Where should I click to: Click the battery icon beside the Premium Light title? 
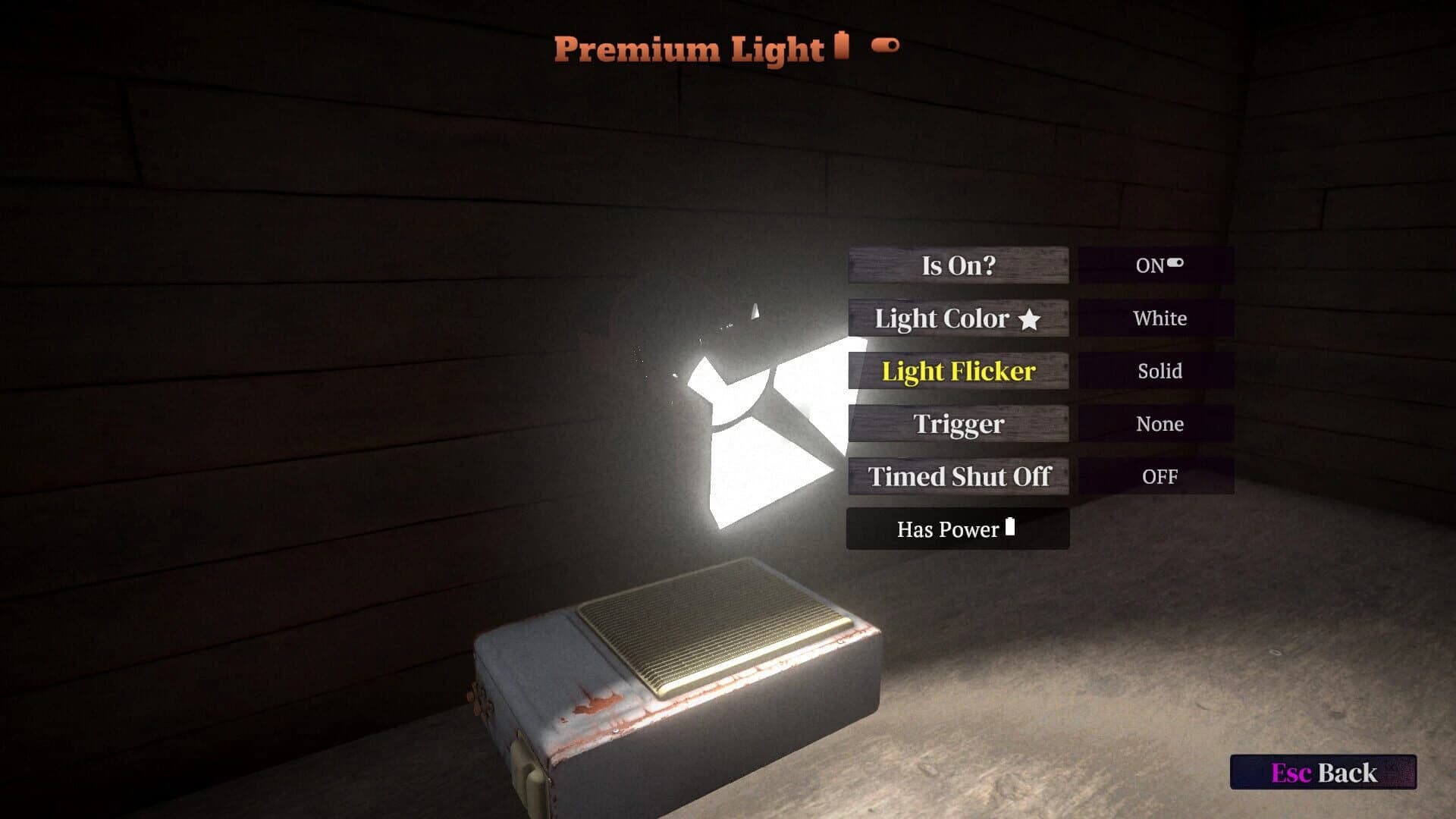coord(842,47)
